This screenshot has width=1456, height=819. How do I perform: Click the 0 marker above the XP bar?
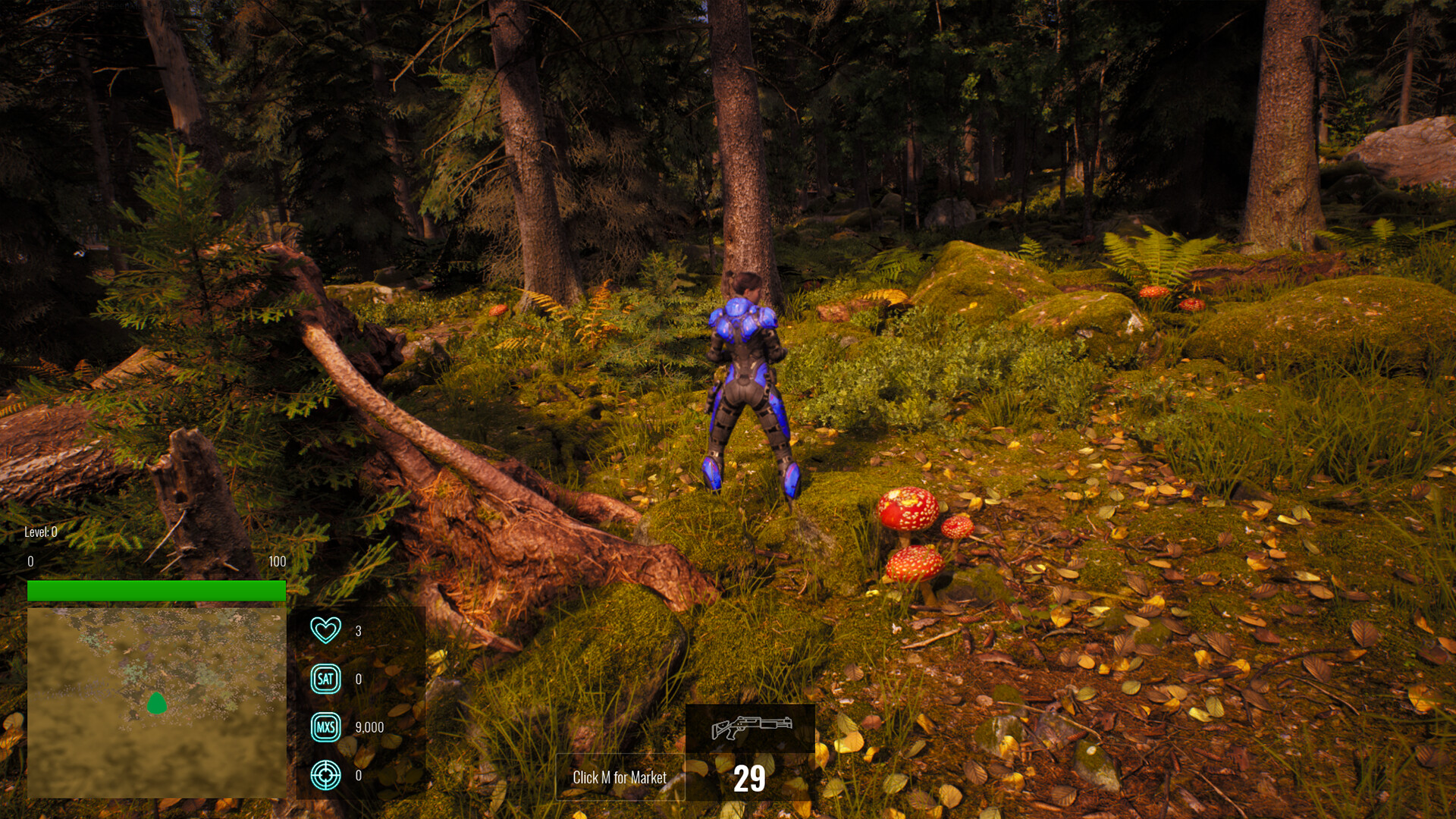(30, 561)
